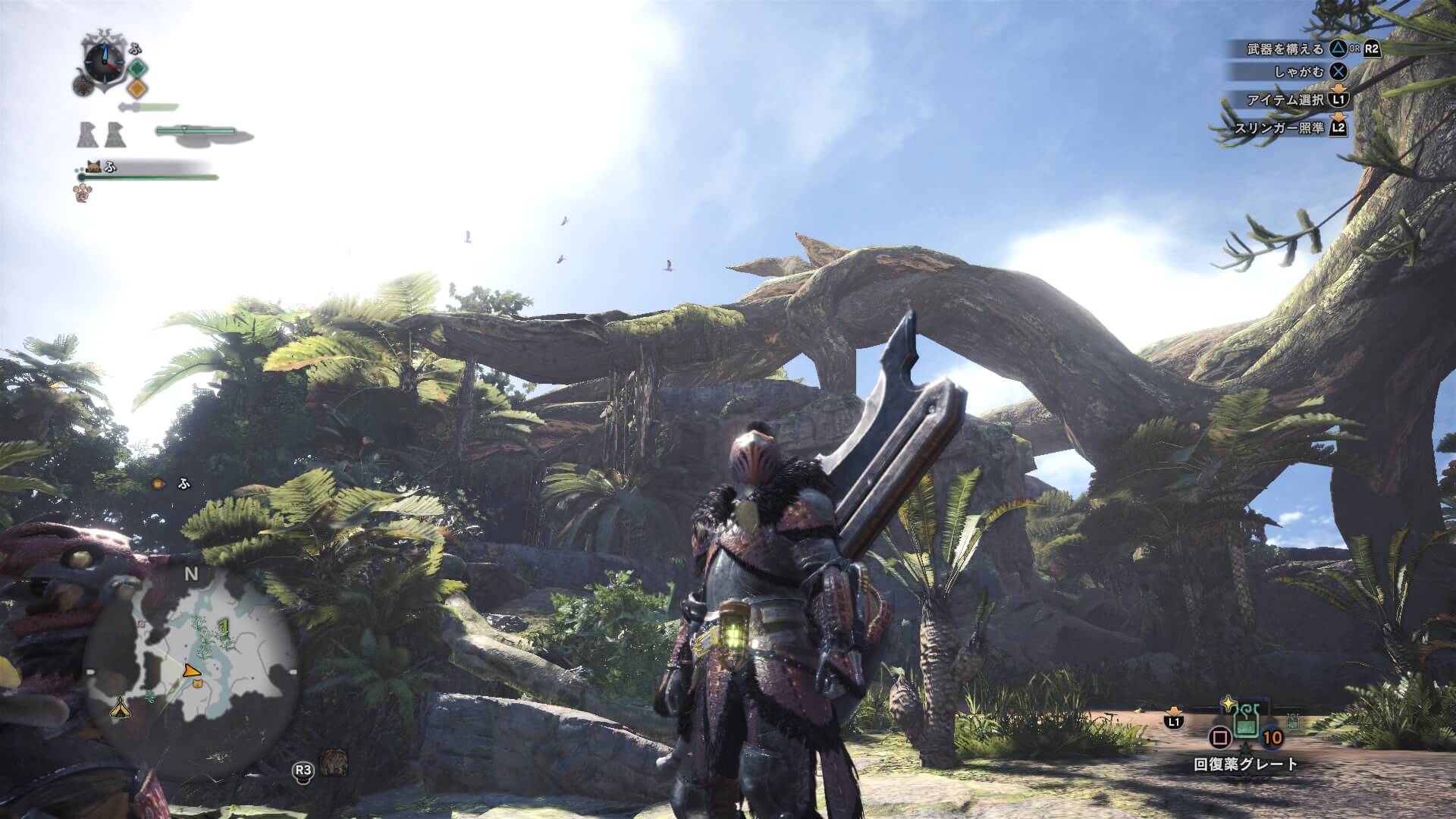Click the Palico cat face icon
Image resolution: width=1456 pixels, height=819 pixels.
94,166
